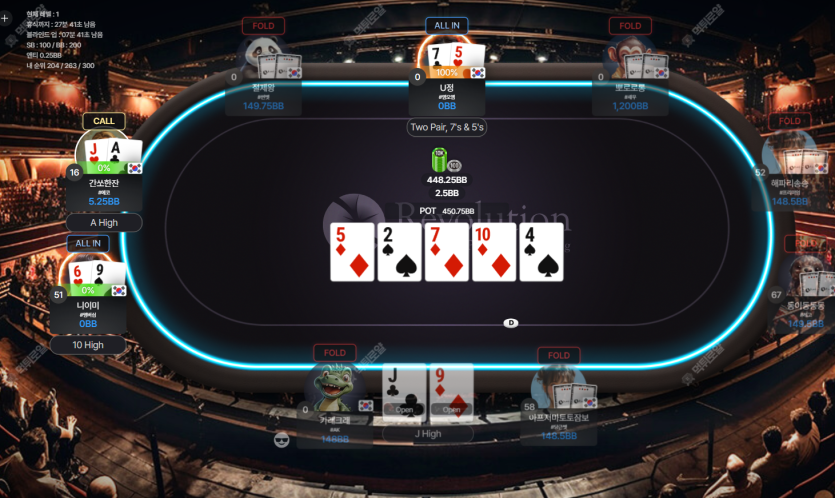Screen dimensions: 835x498
Task: Tap Open on the 9 of diamonds card
Action: (x=451, y=409)
